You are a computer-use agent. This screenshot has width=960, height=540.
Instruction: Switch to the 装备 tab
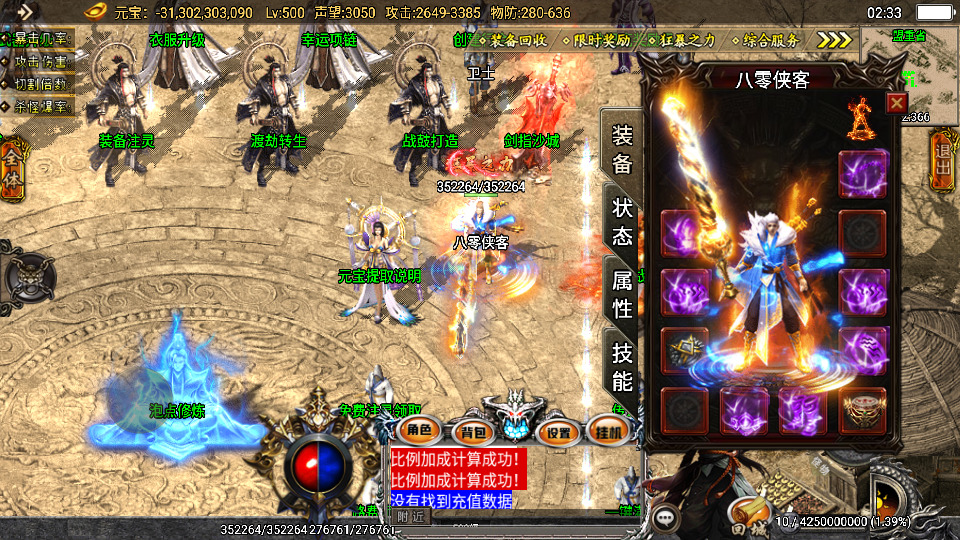[621, 150]
